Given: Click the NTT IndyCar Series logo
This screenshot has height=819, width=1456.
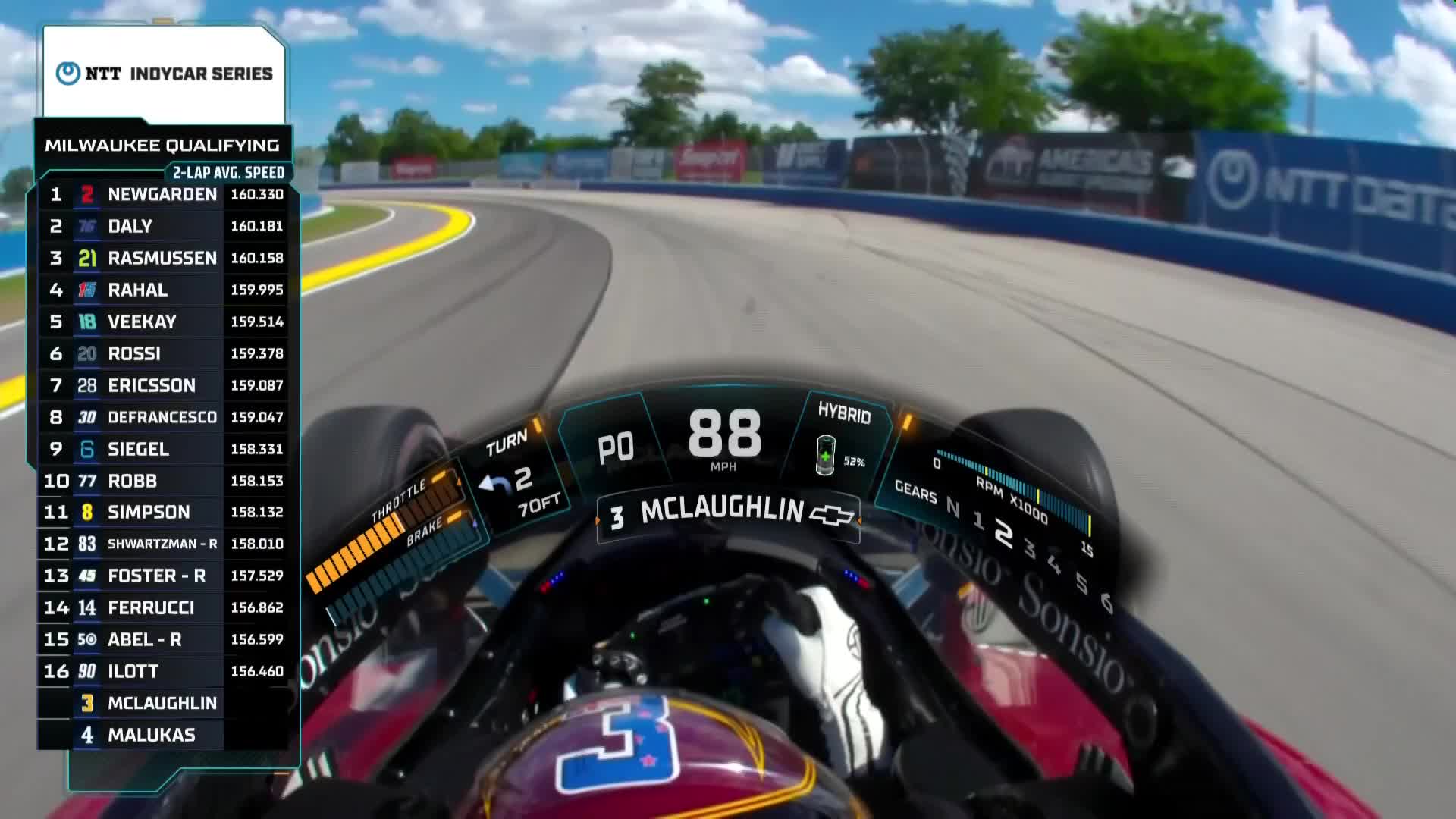Looking at the screenshot, I should click(x=164, y=74).
